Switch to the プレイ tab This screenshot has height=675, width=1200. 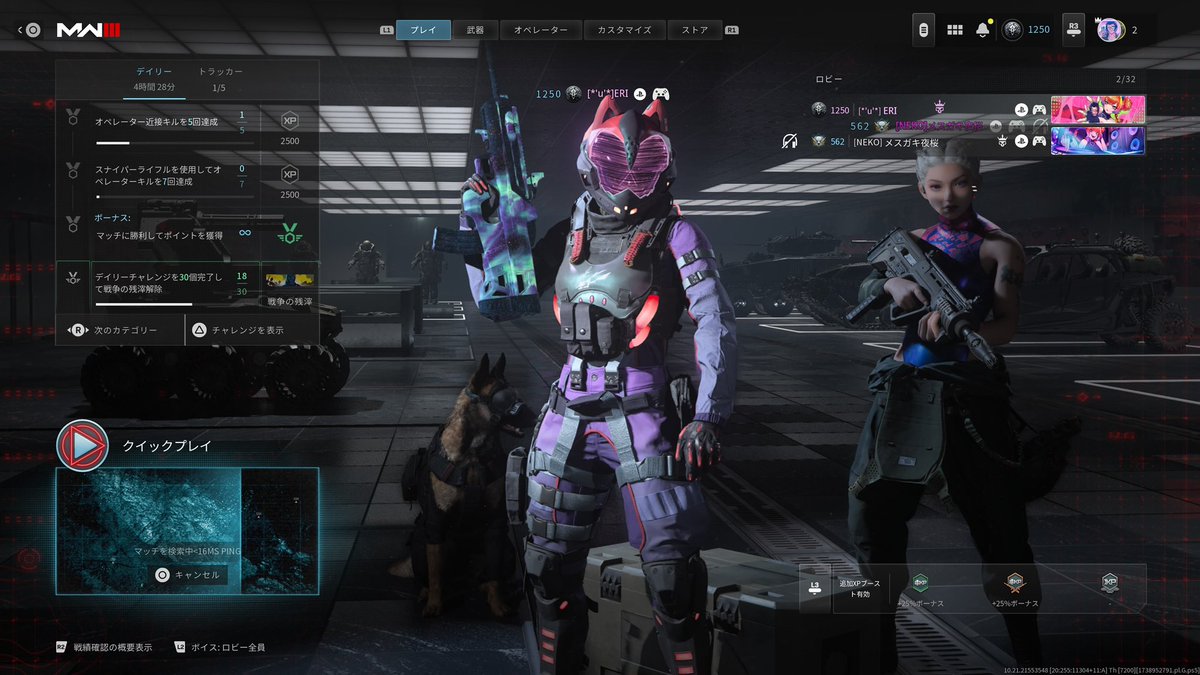coord(423,30)
